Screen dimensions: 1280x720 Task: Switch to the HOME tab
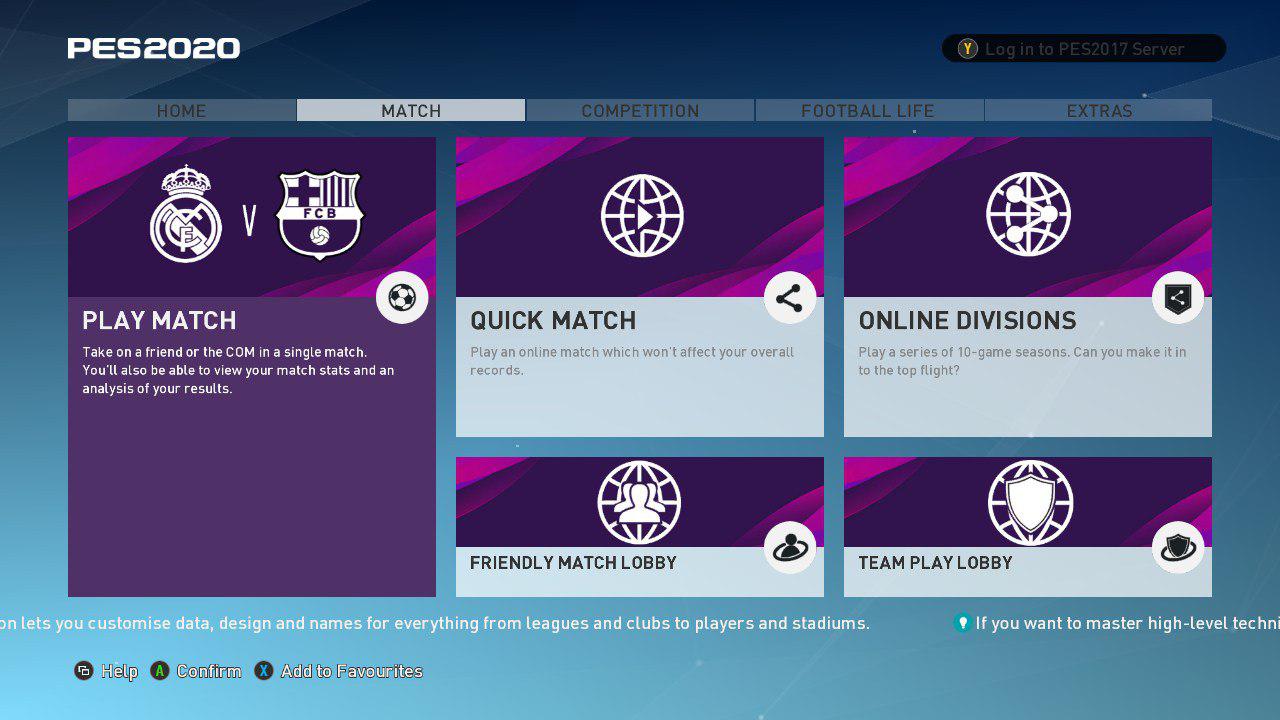[x=181, y=111]
